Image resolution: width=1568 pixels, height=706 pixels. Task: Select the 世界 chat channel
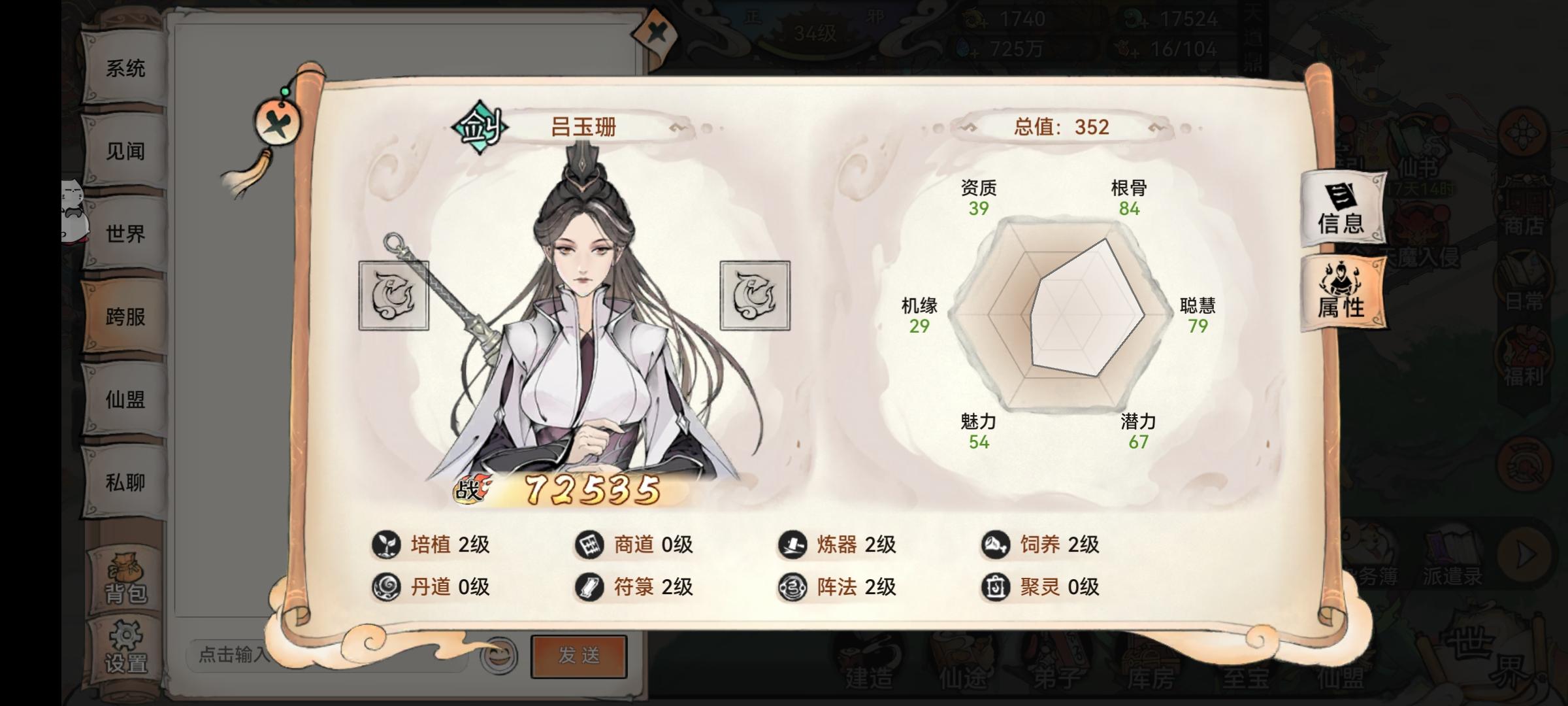[127, 233]
